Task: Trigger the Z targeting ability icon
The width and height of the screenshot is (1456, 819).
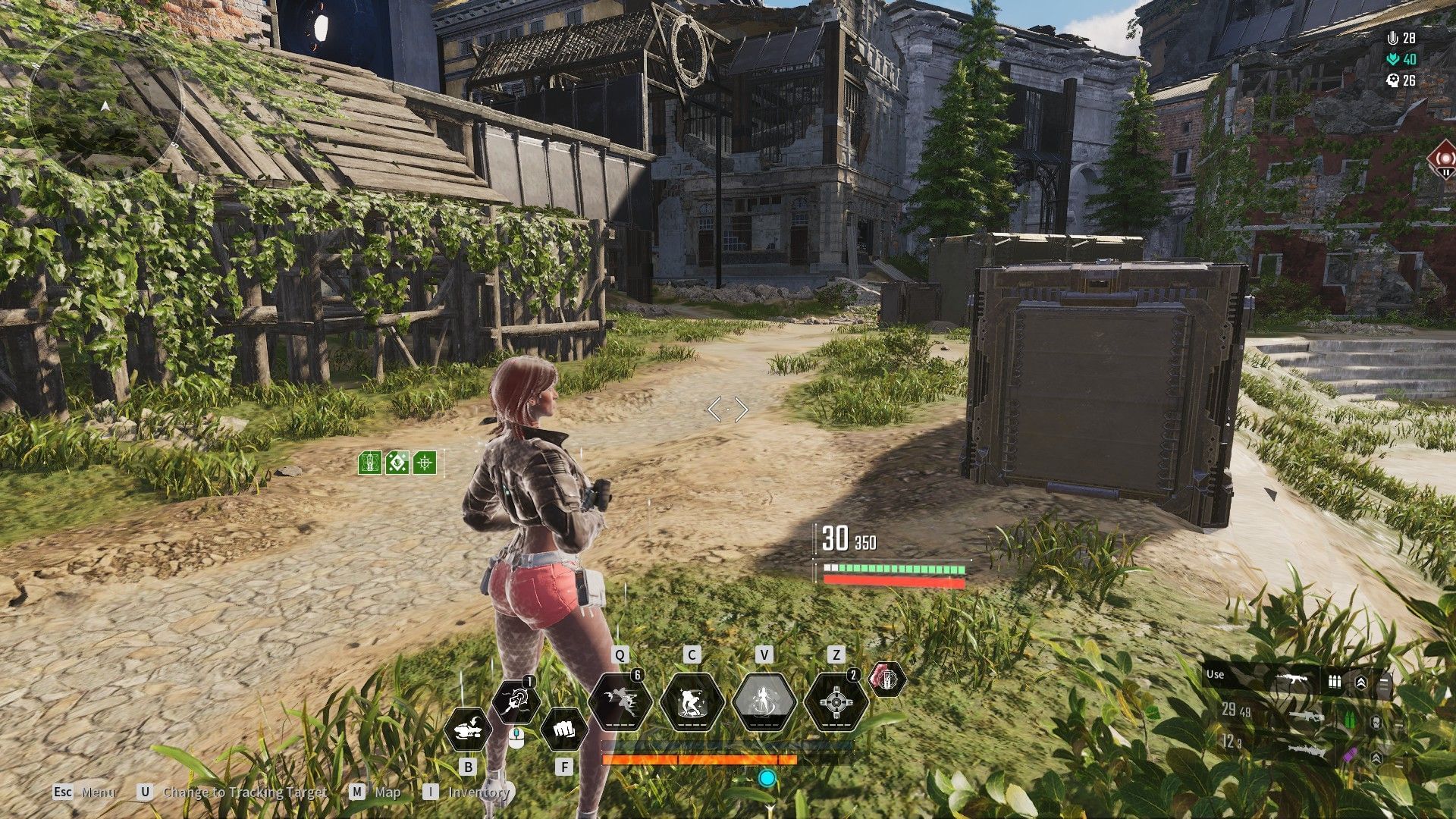Action: (835, 701)
